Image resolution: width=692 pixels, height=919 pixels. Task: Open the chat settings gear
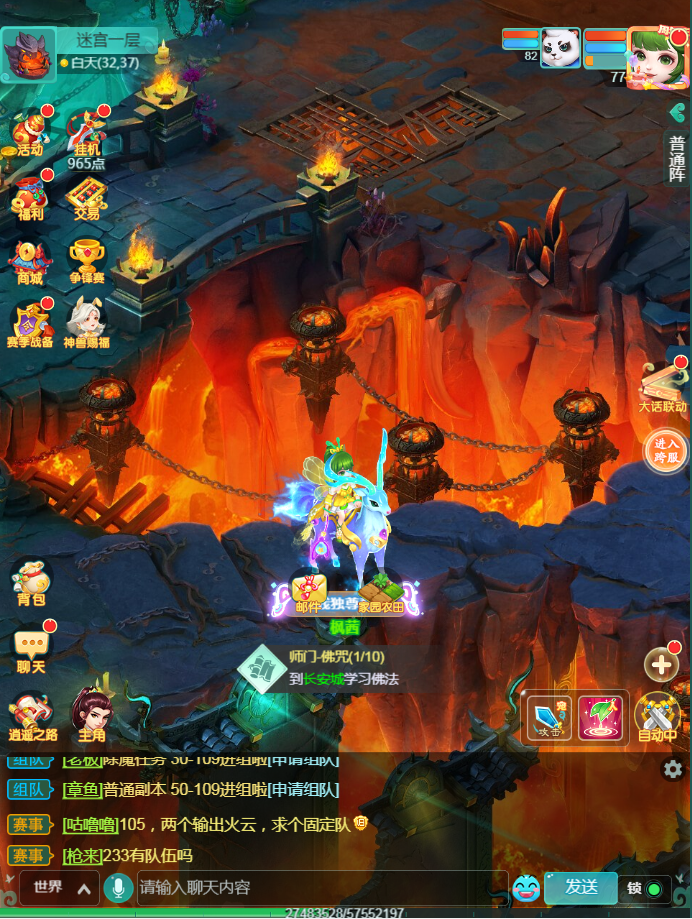click(x=673, y=769)
